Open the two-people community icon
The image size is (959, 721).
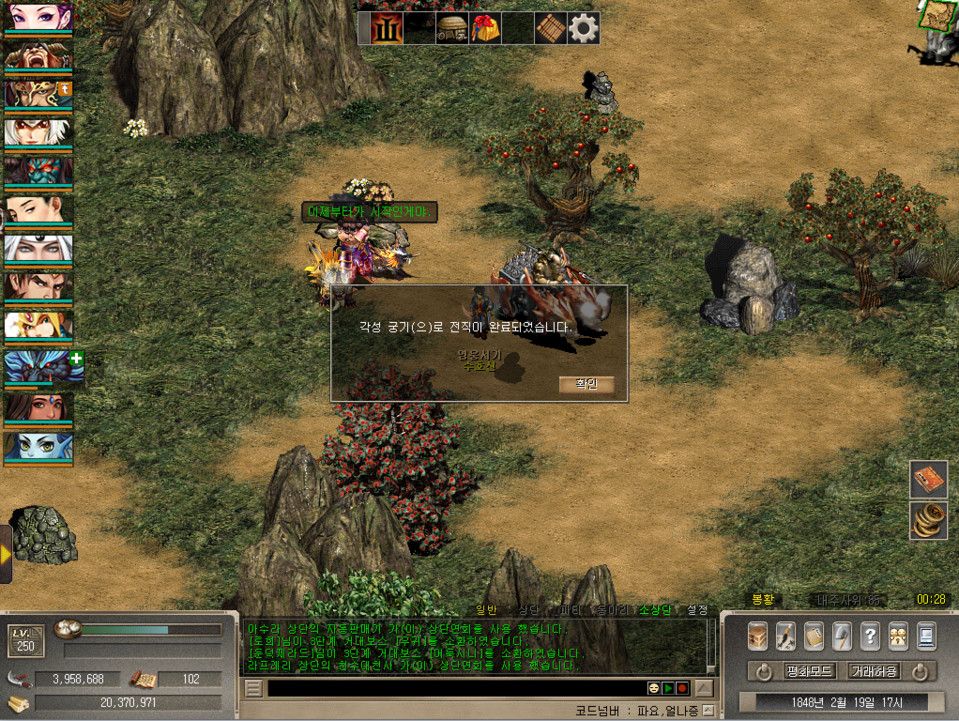point(898,636)
